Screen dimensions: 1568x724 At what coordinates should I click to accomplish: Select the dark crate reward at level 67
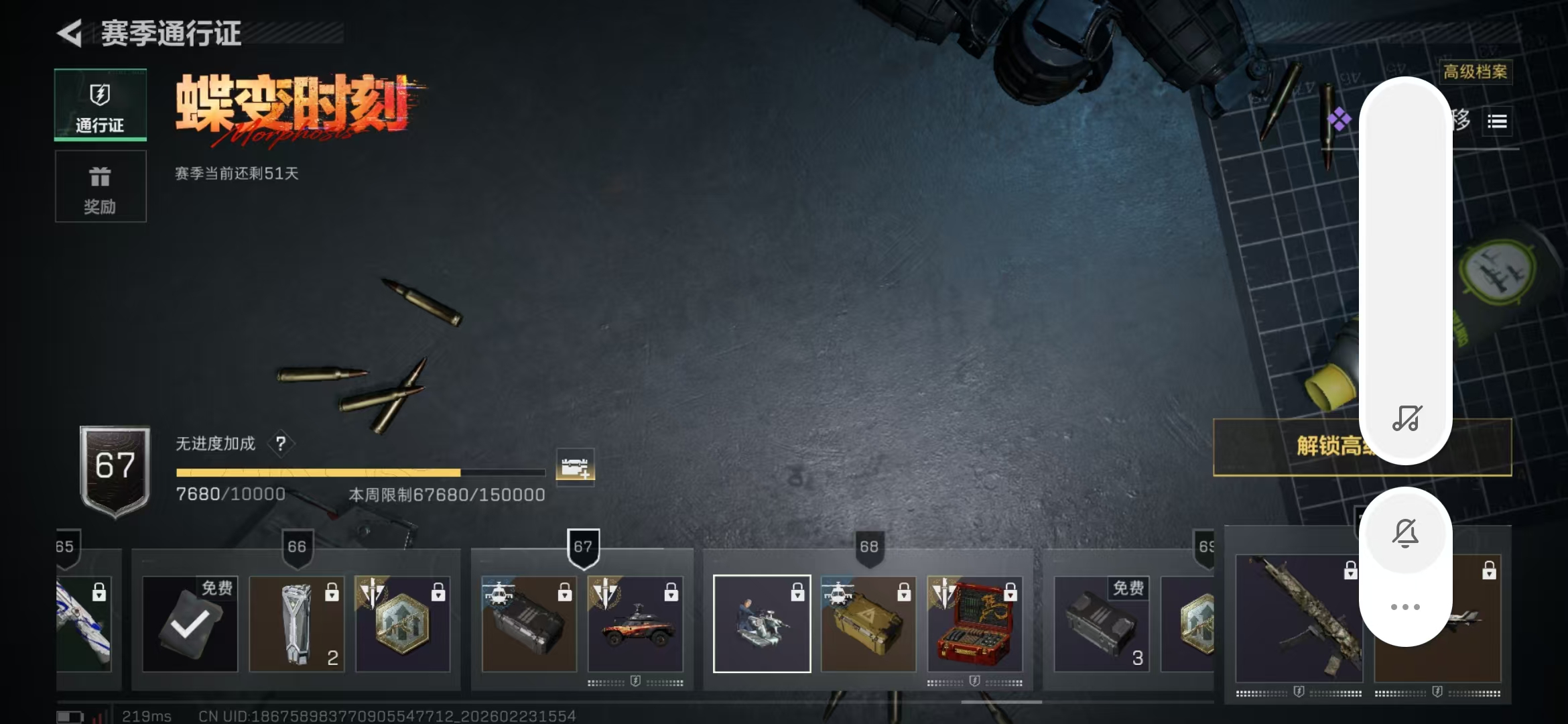(x=529, y=624)
